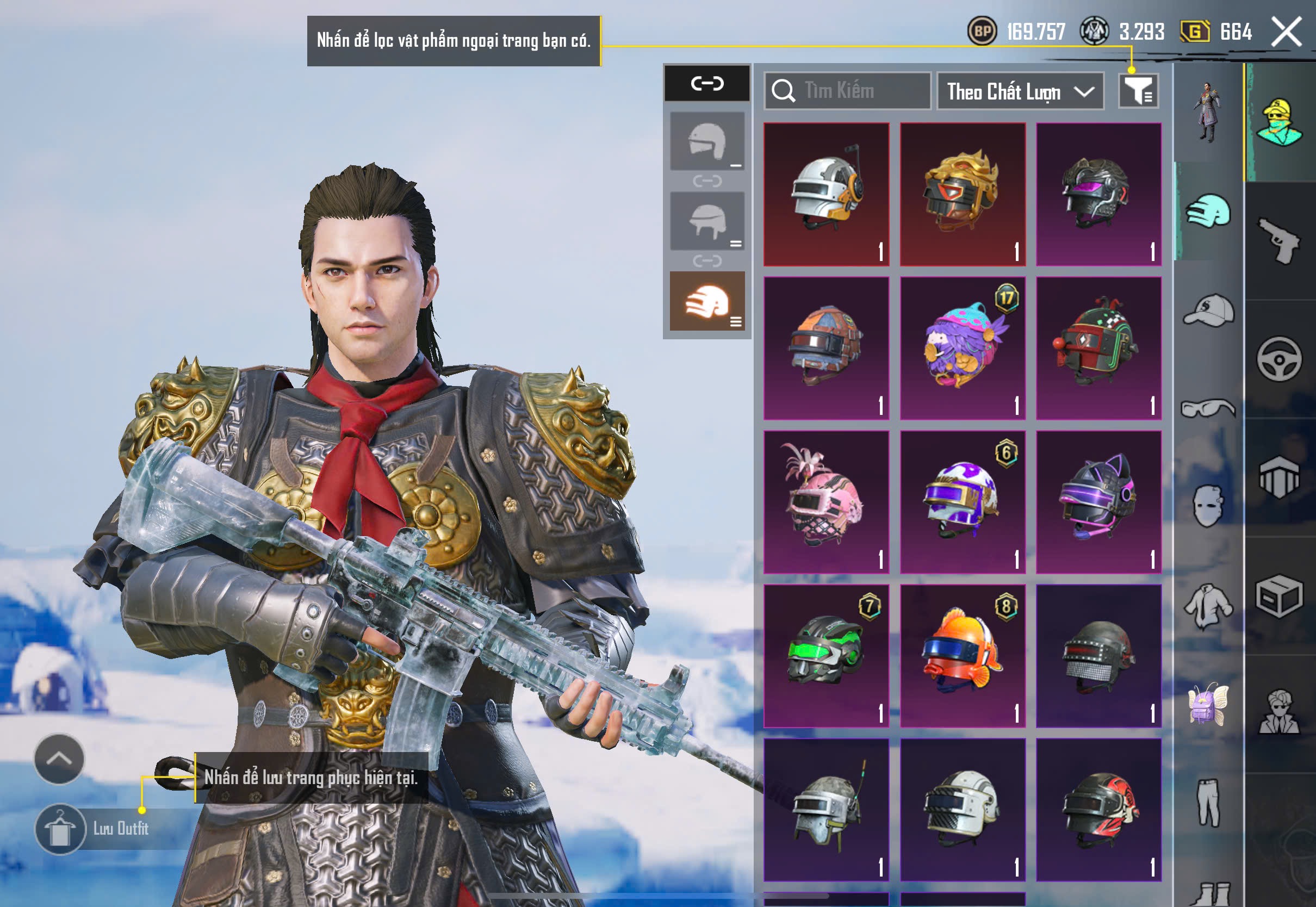
Task: Click the Tìm Kiếm search field
Action: [x=848, y=90]
